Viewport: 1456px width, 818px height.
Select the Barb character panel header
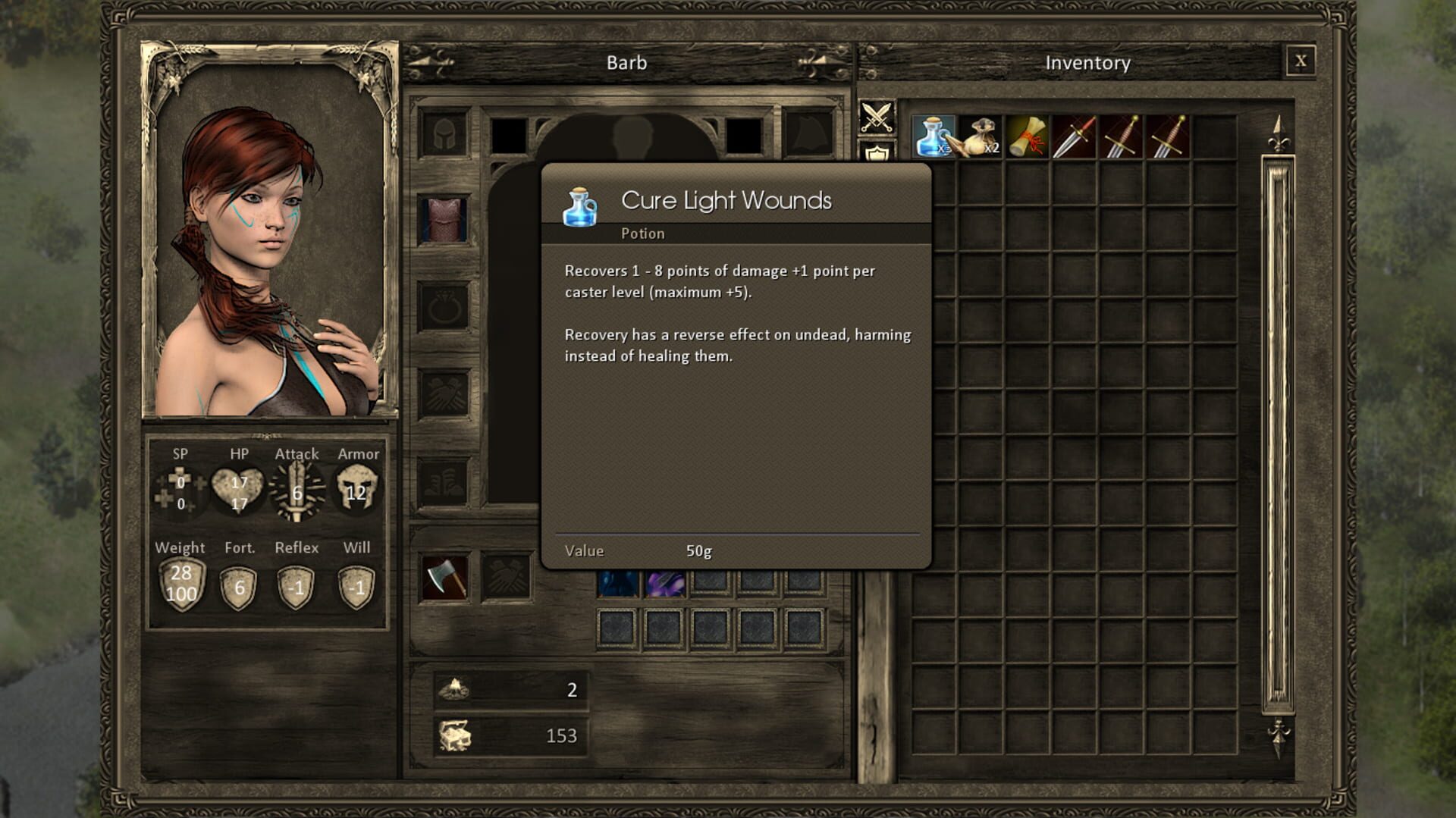click(627, 63)
